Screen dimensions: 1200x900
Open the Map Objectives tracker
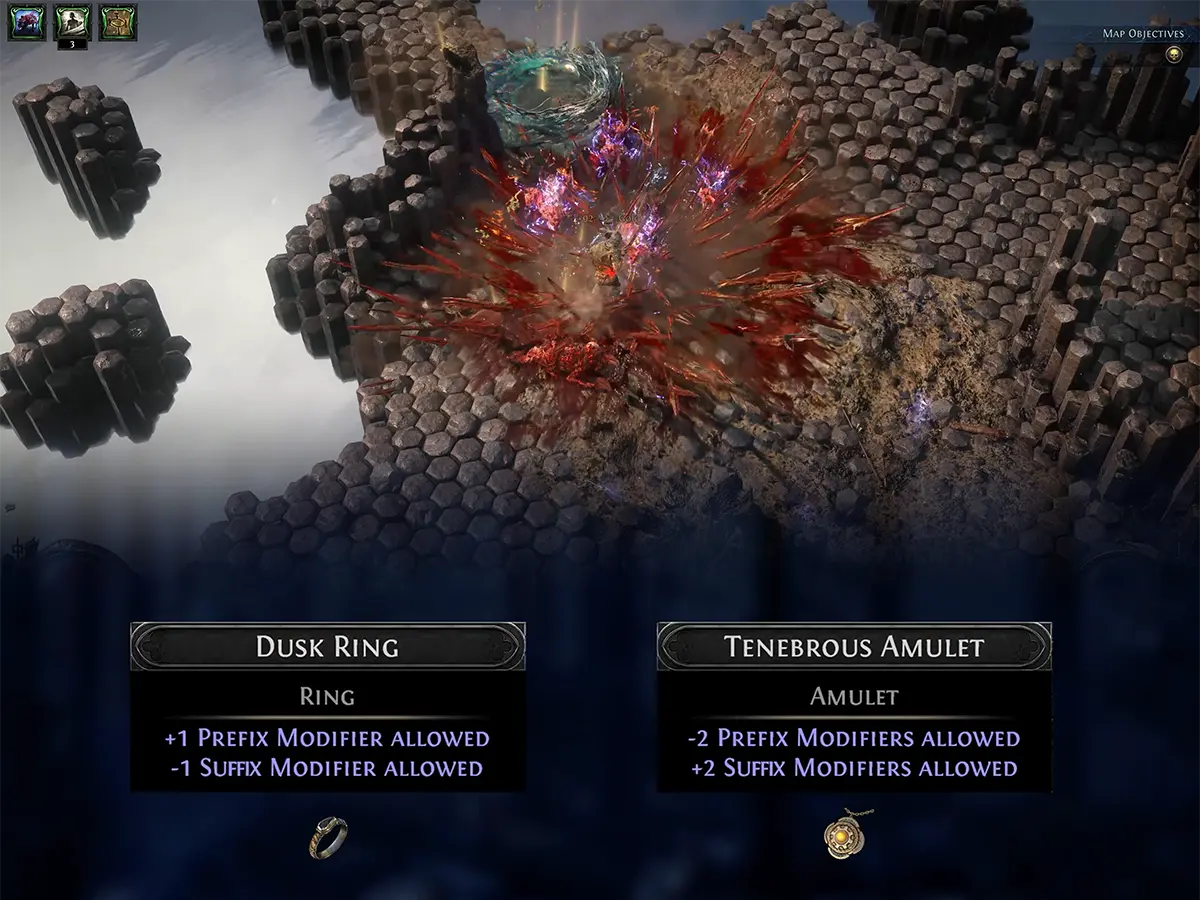[1142, 33]
